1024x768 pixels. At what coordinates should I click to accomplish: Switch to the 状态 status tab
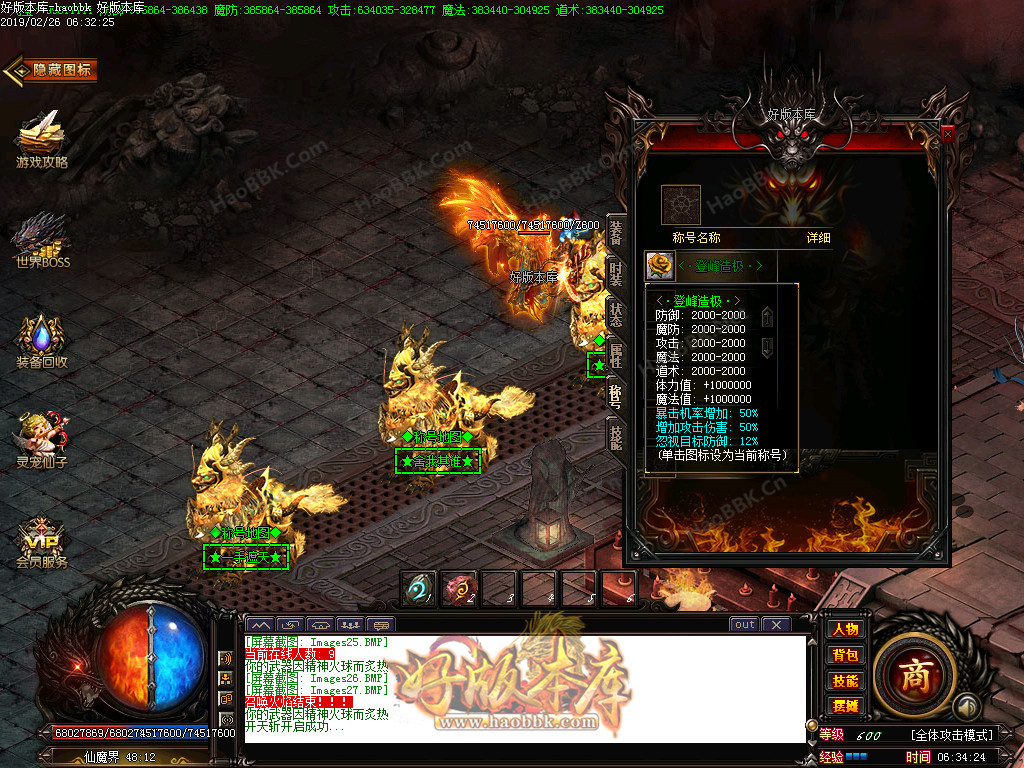(616, 314)
